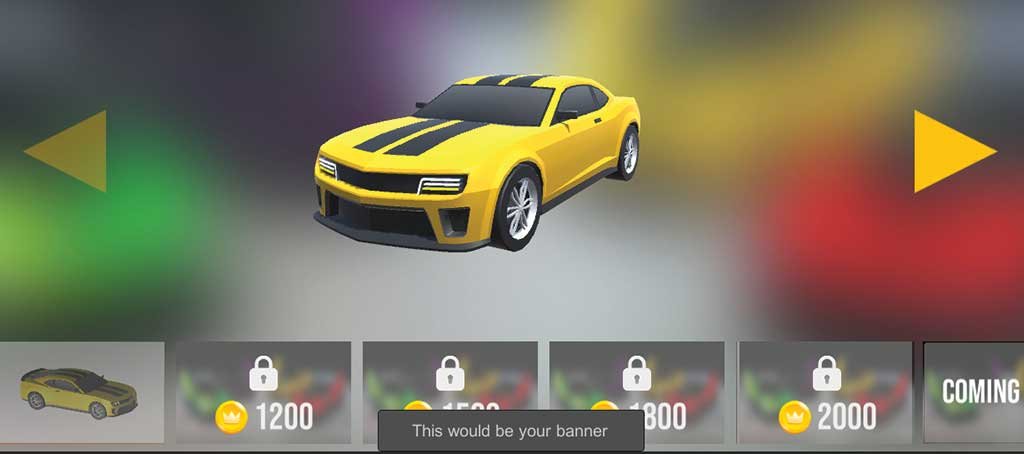Show the next car with right arrow
Screen dimensions: 1024x454
(952, 151)
